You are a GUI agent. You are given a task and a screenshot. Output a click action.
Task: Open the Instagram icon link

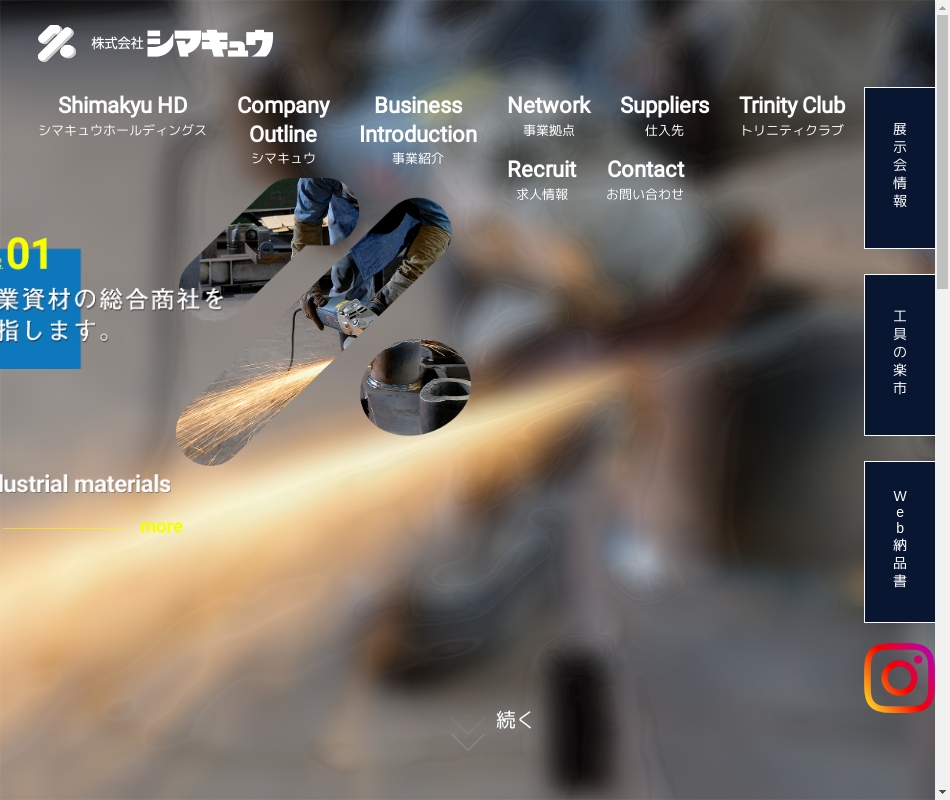(899, 678)
